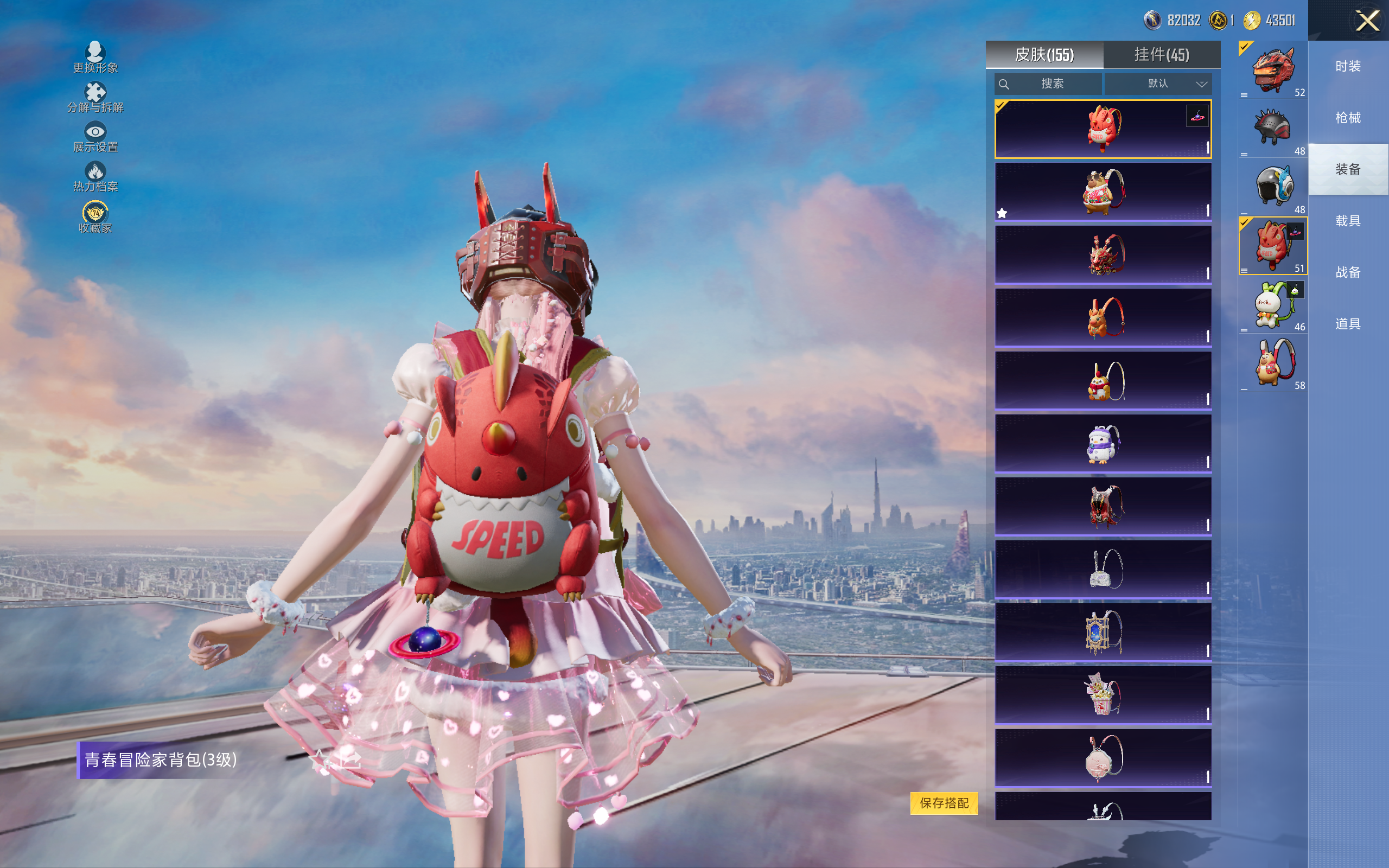Open the 道具 items category

(x=1348, y=324)
